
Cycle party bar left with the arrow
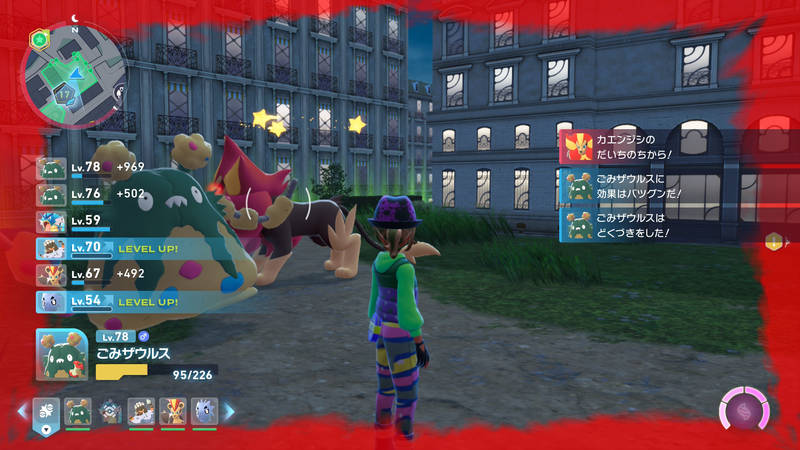(x=21, y=411)
